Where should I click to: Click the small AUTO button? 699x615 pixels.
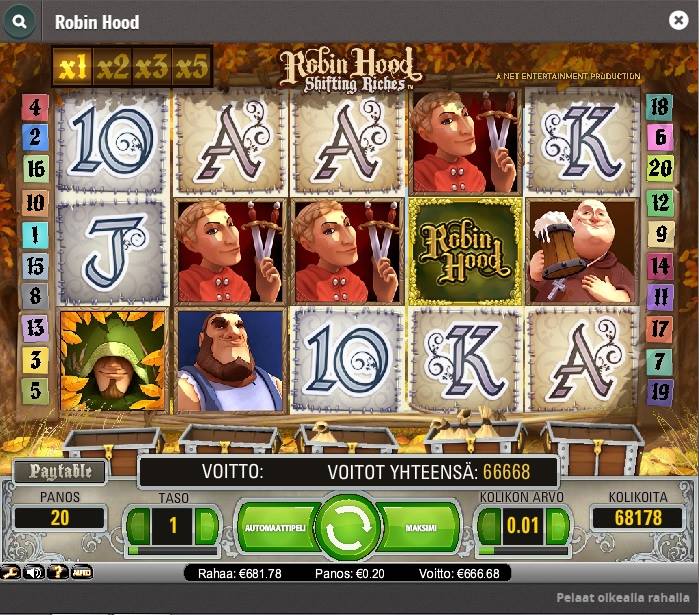pos(82,573)
